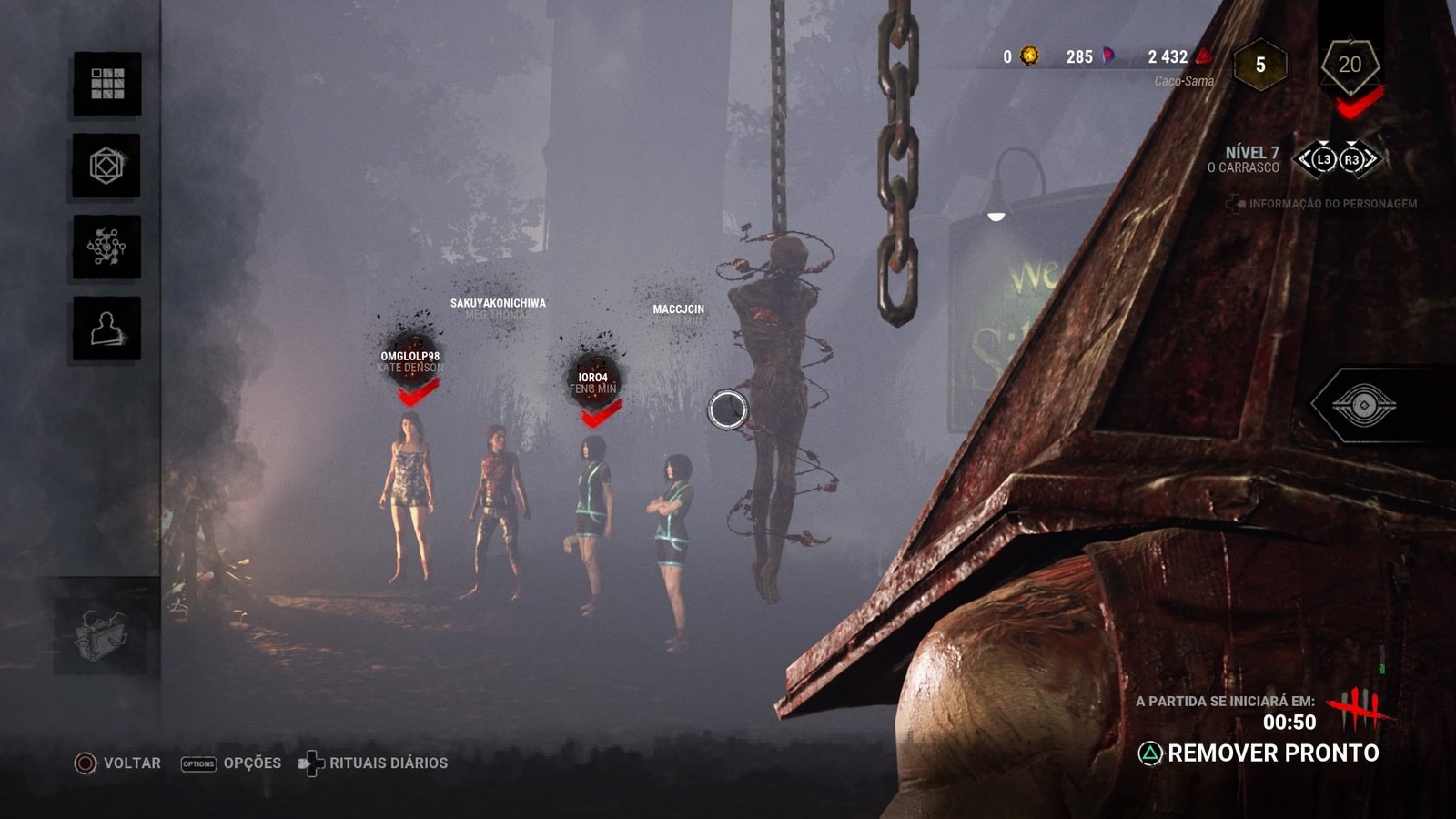Open the eye emblem side panel
Screen dimensions: 1456x819
click(x=1363, y=405)
